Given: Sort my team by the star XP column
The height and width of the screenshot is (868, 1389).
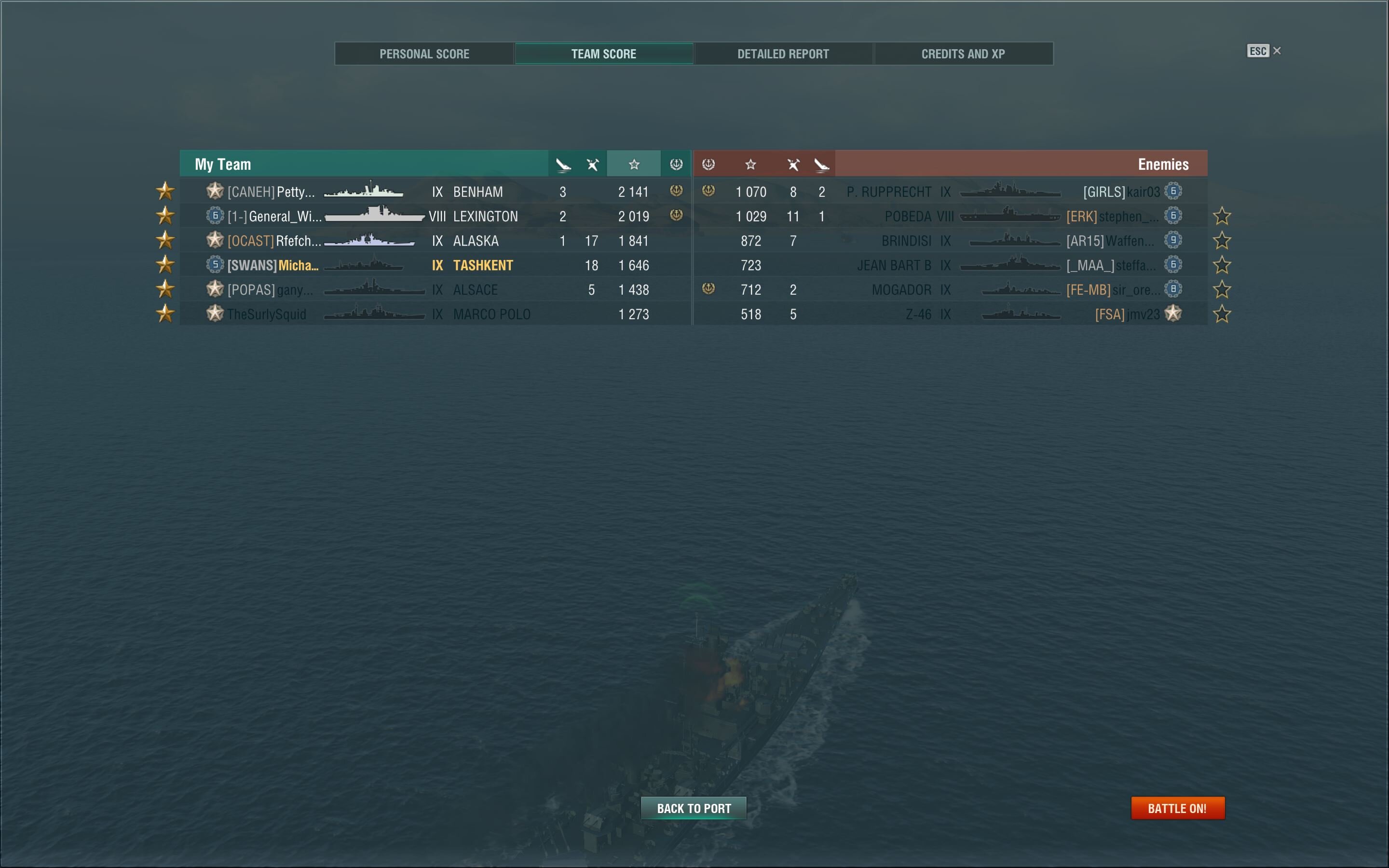Looking at the screenshot, I should (634, 165).
